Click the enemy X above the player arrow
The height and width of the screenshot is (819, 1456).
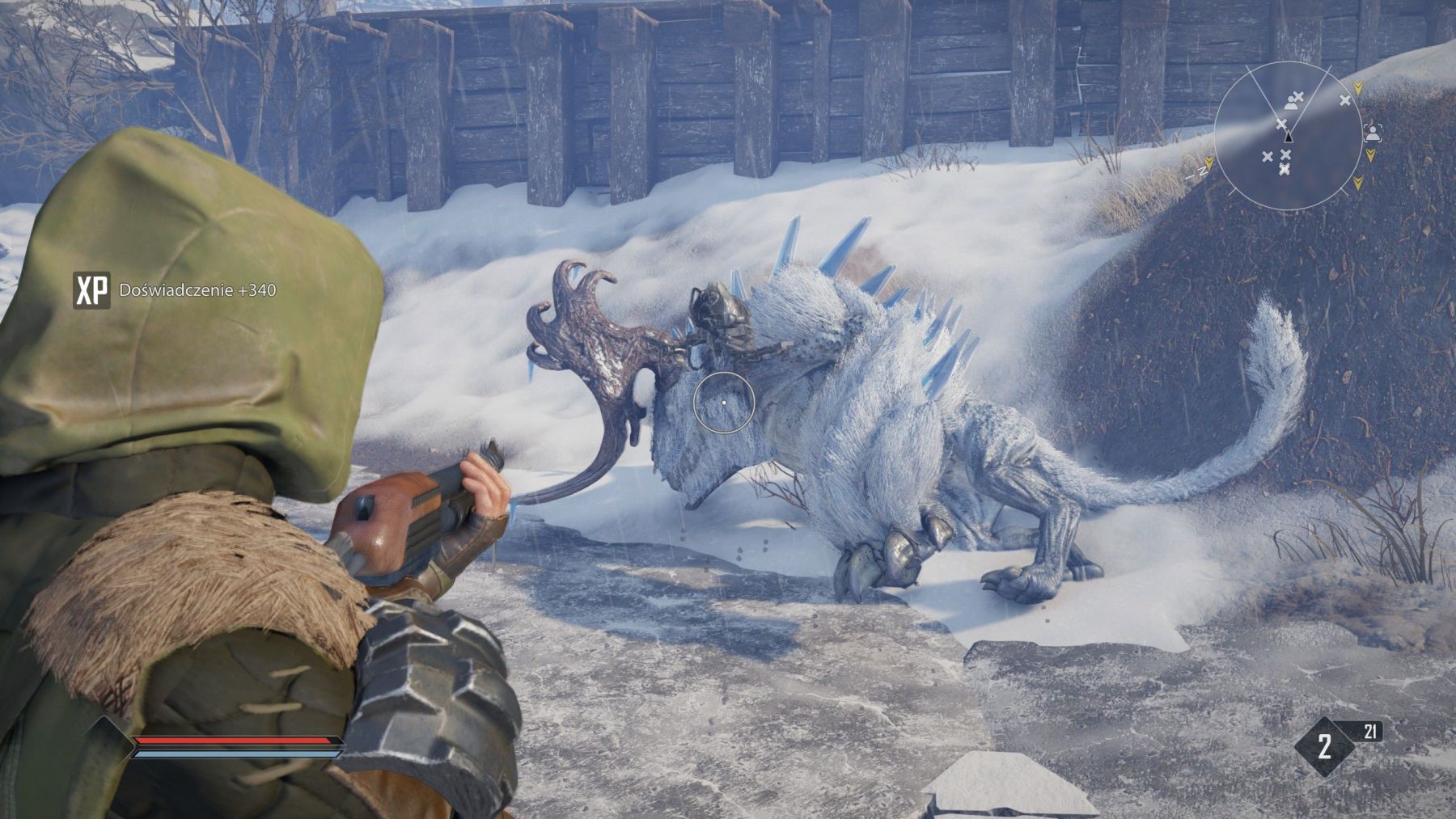pyautogui.click(x=1281, y=124)
